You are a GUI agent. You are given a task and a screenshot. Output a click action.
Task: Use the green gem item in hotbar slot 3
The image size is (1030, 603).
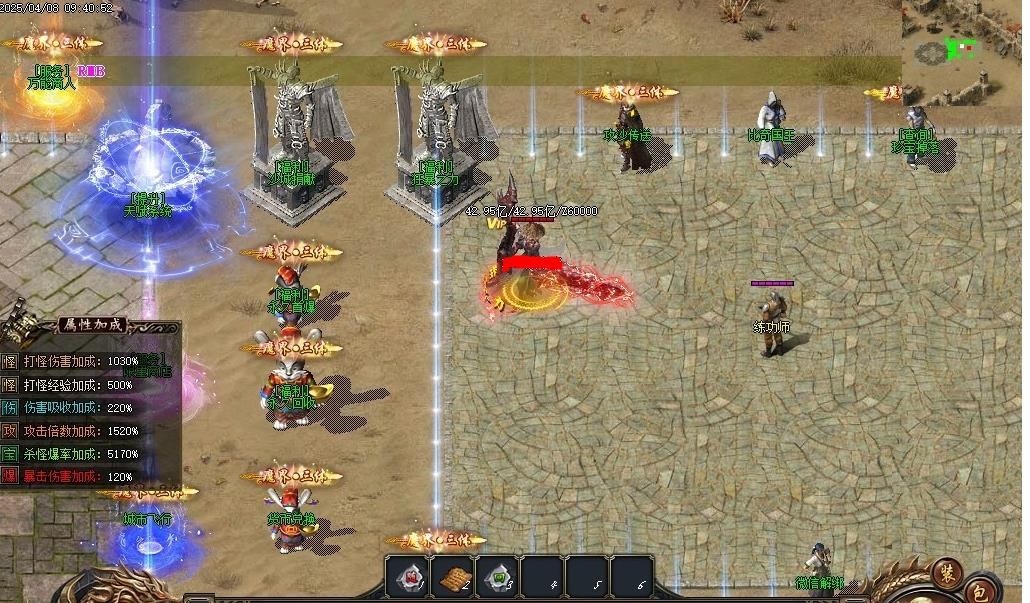[498, 576]
